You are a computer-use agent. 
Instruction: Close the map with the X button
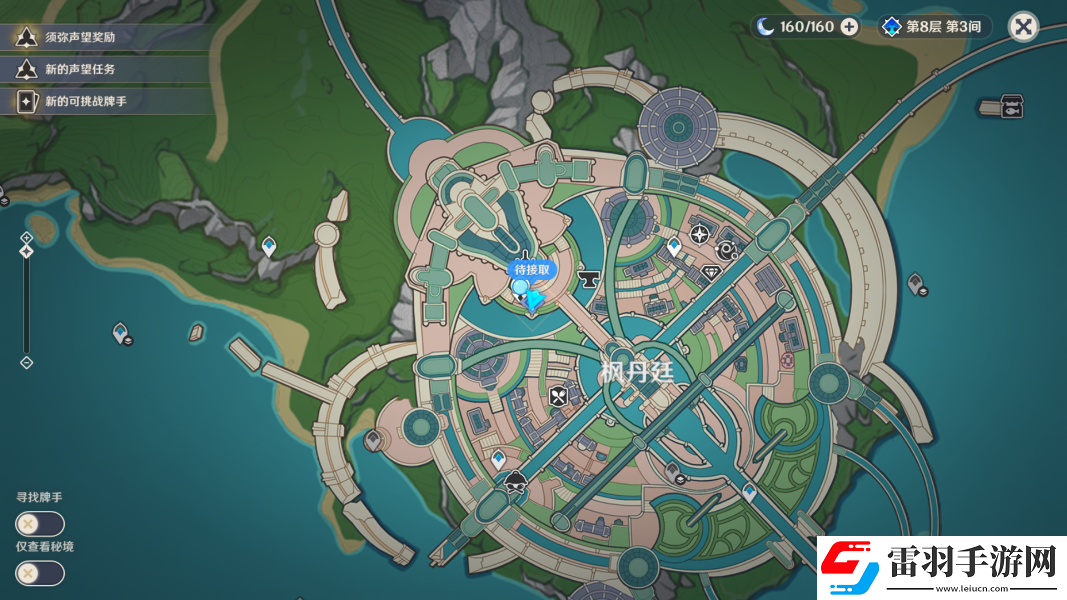1023,27
